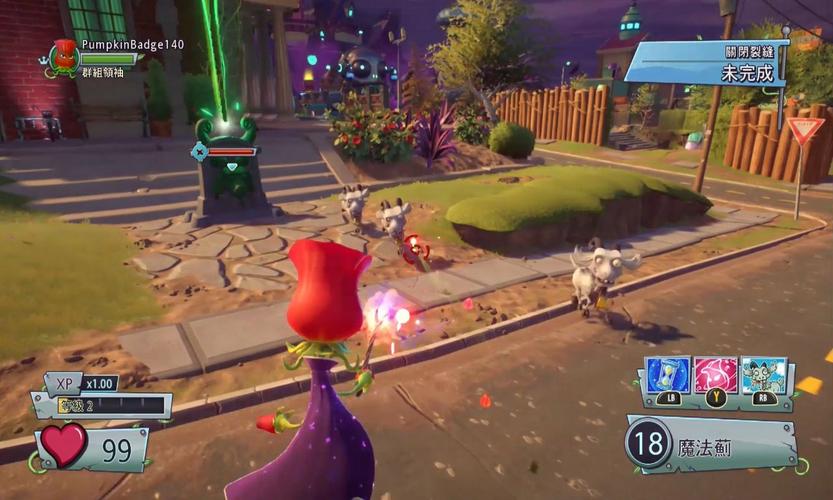Open the 關閉裂縫 objective tracker
This screenshot has width=833, height=500.
[706, 62]
